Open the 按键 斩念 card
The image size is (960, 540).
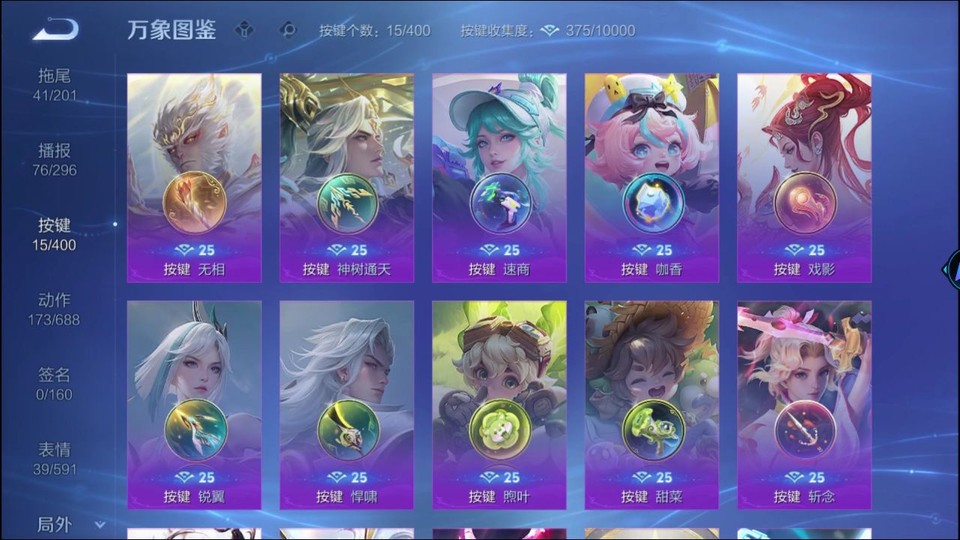[x=804, y=405]
